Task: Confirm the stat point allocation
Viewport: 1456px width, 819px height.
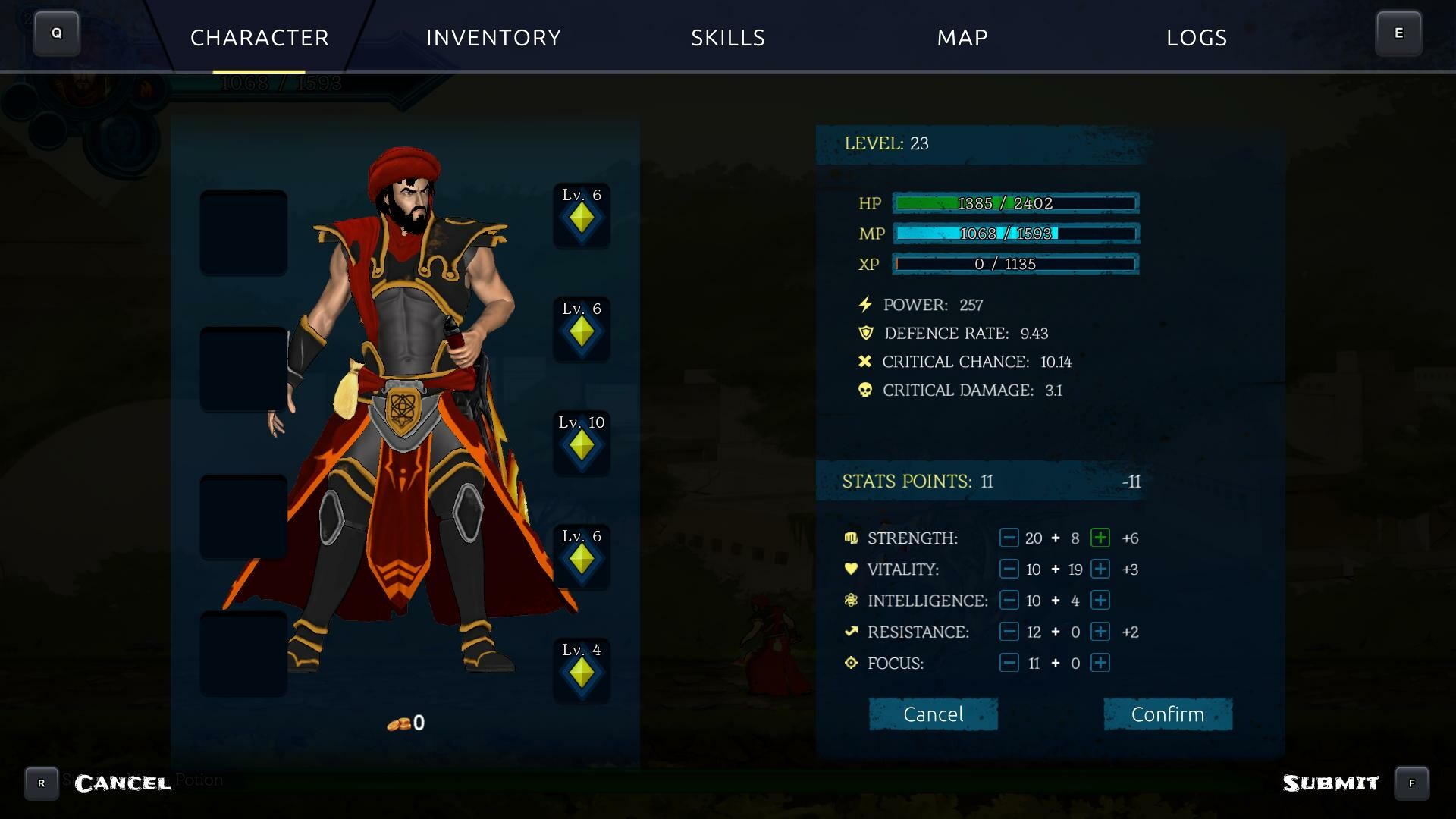Action: pos(1168,714)
